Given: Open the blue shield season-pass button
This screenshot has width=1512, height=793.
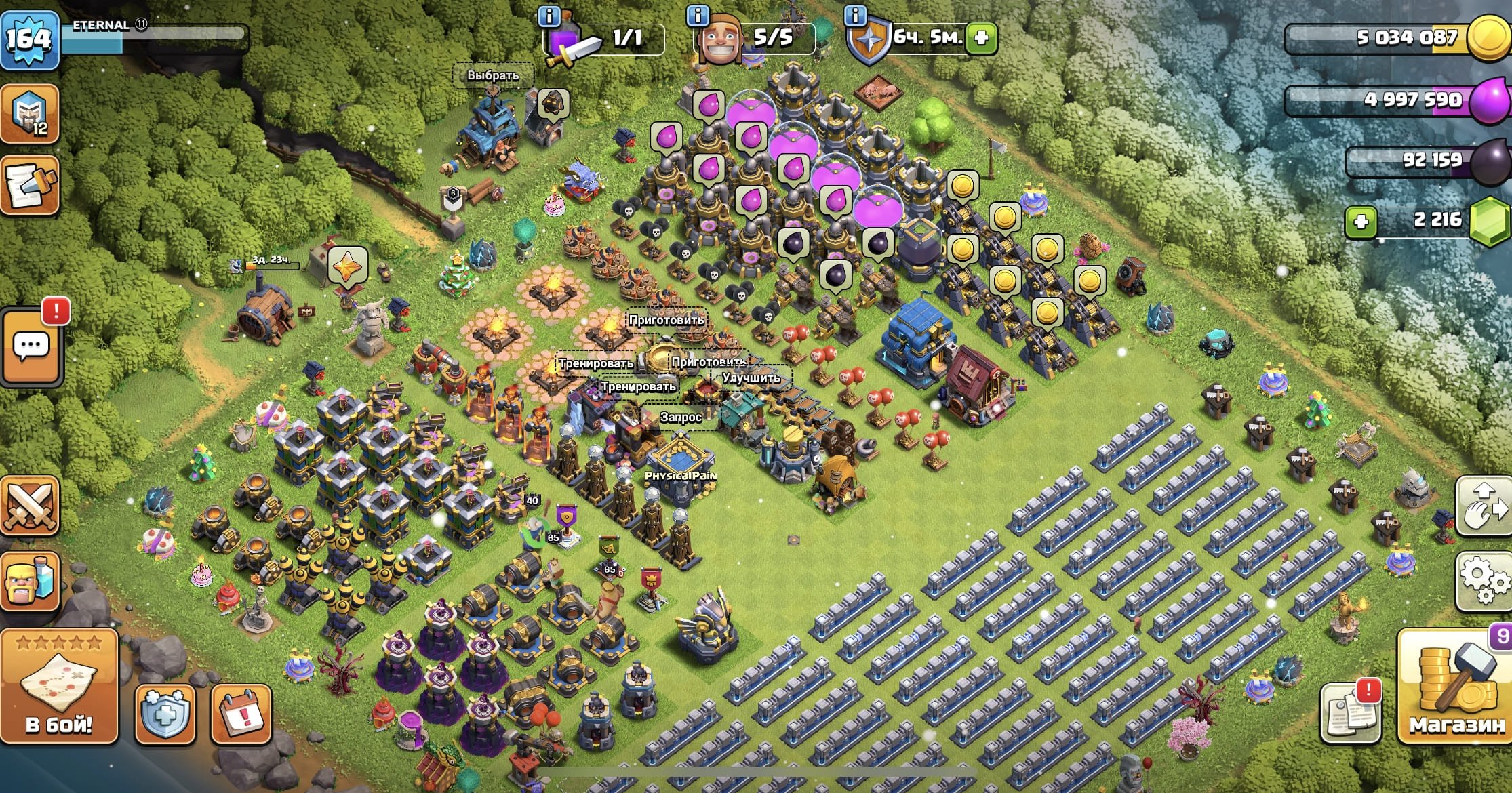Looking at the screenshot, I should click(165, 714).
